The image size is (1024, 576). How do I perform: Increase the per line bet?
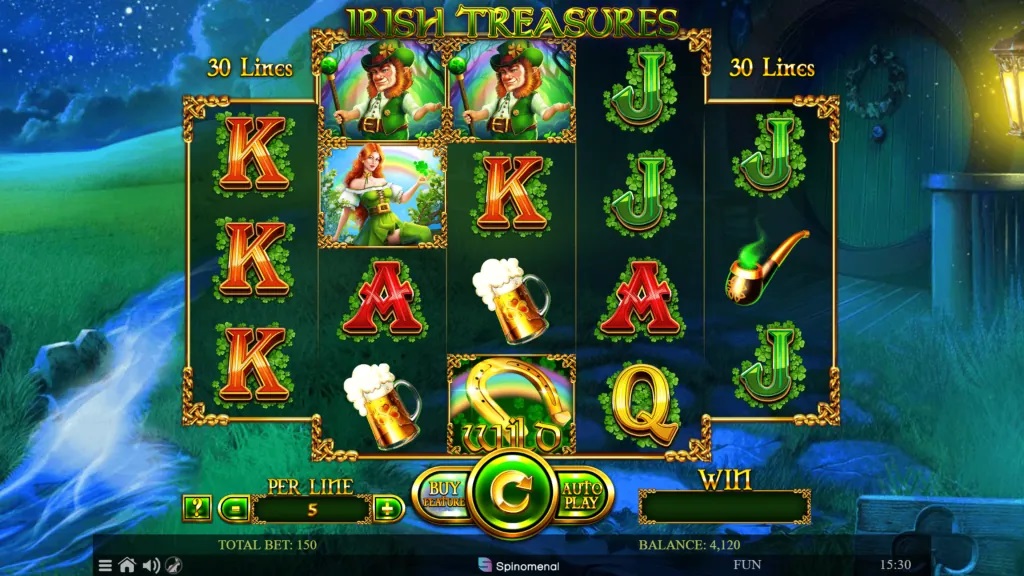pos(387,508)
